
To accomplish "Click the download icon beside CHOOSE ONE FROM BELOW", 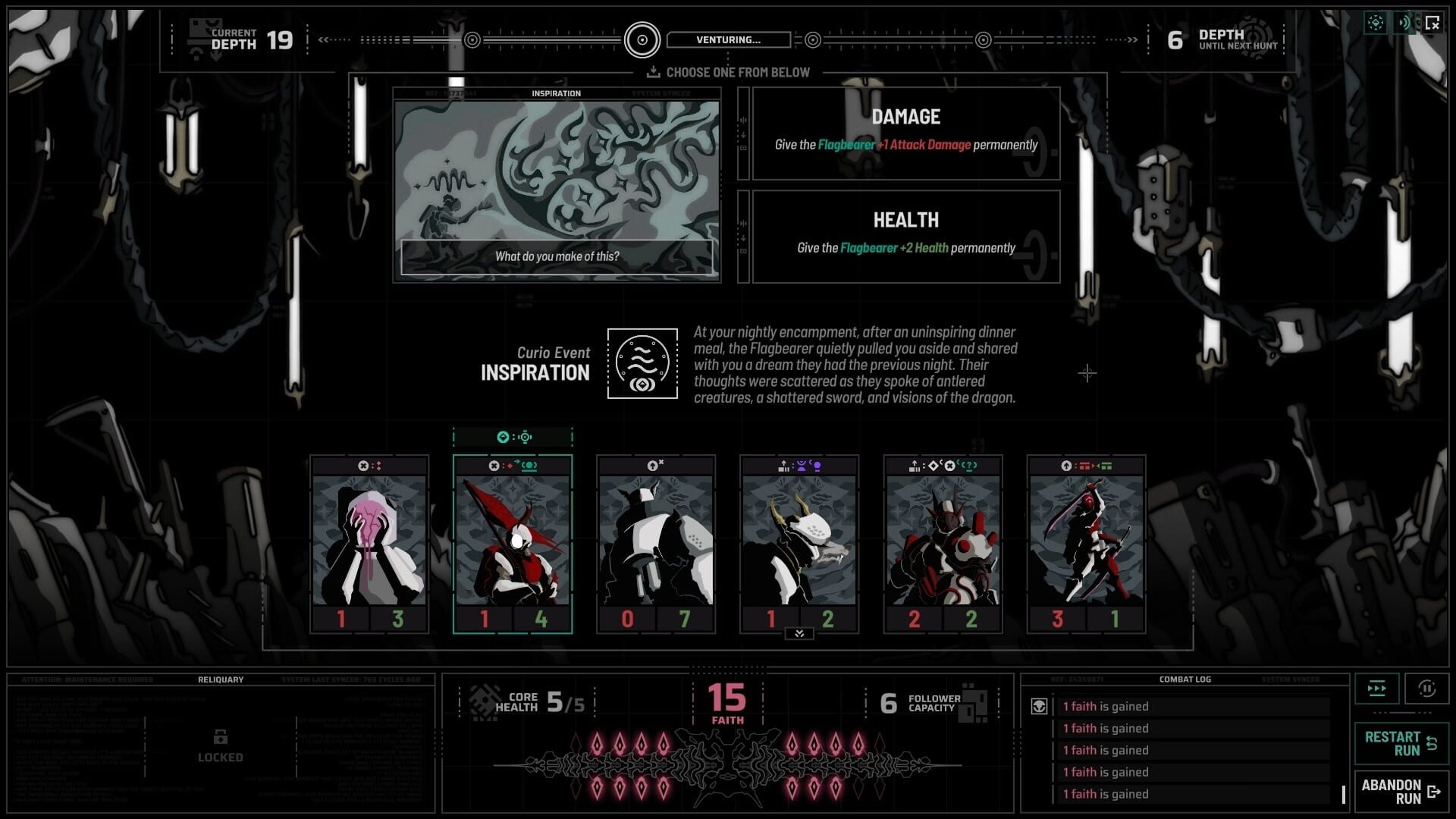I will (x=654, y=73).
